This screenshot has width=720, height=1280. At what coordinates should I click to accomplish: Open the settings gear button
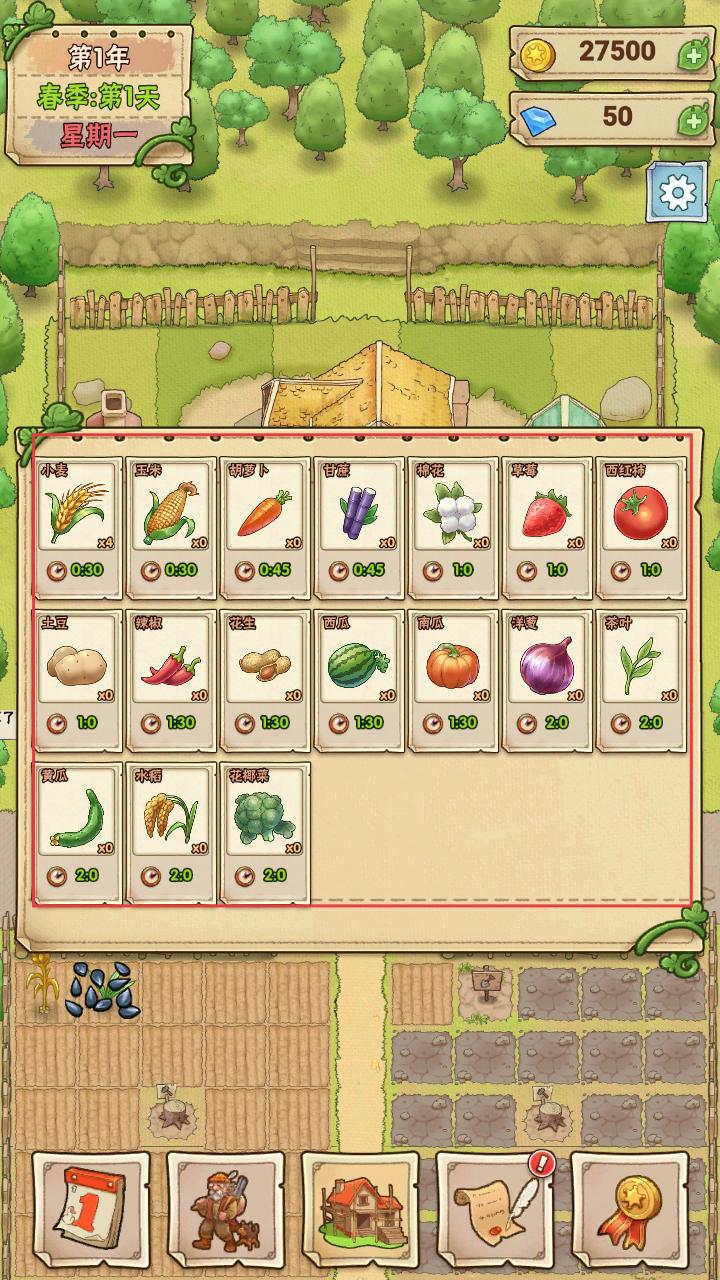click(677, 191)
